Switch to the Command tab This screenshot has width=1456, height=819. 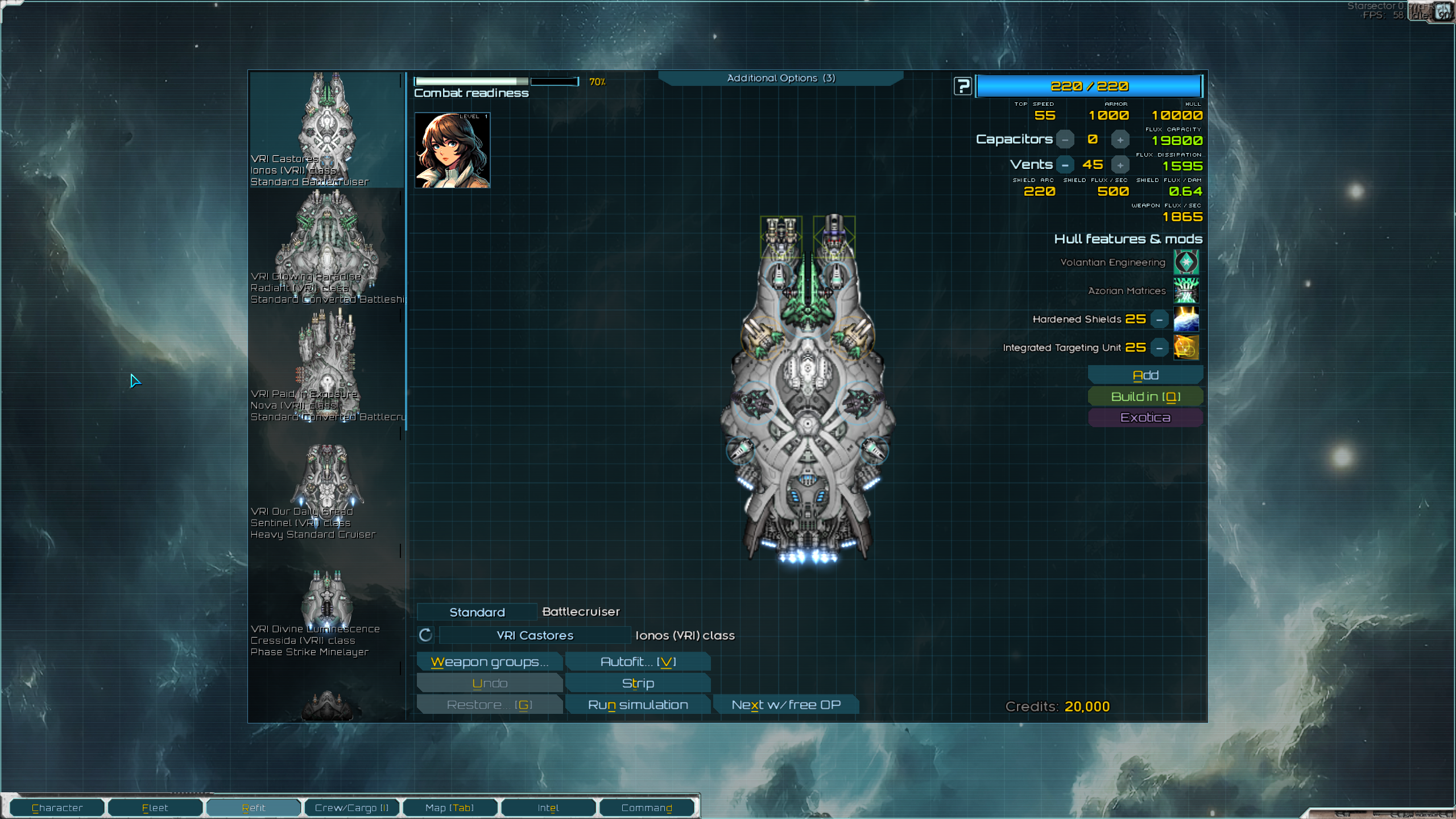tap(647, 808)
